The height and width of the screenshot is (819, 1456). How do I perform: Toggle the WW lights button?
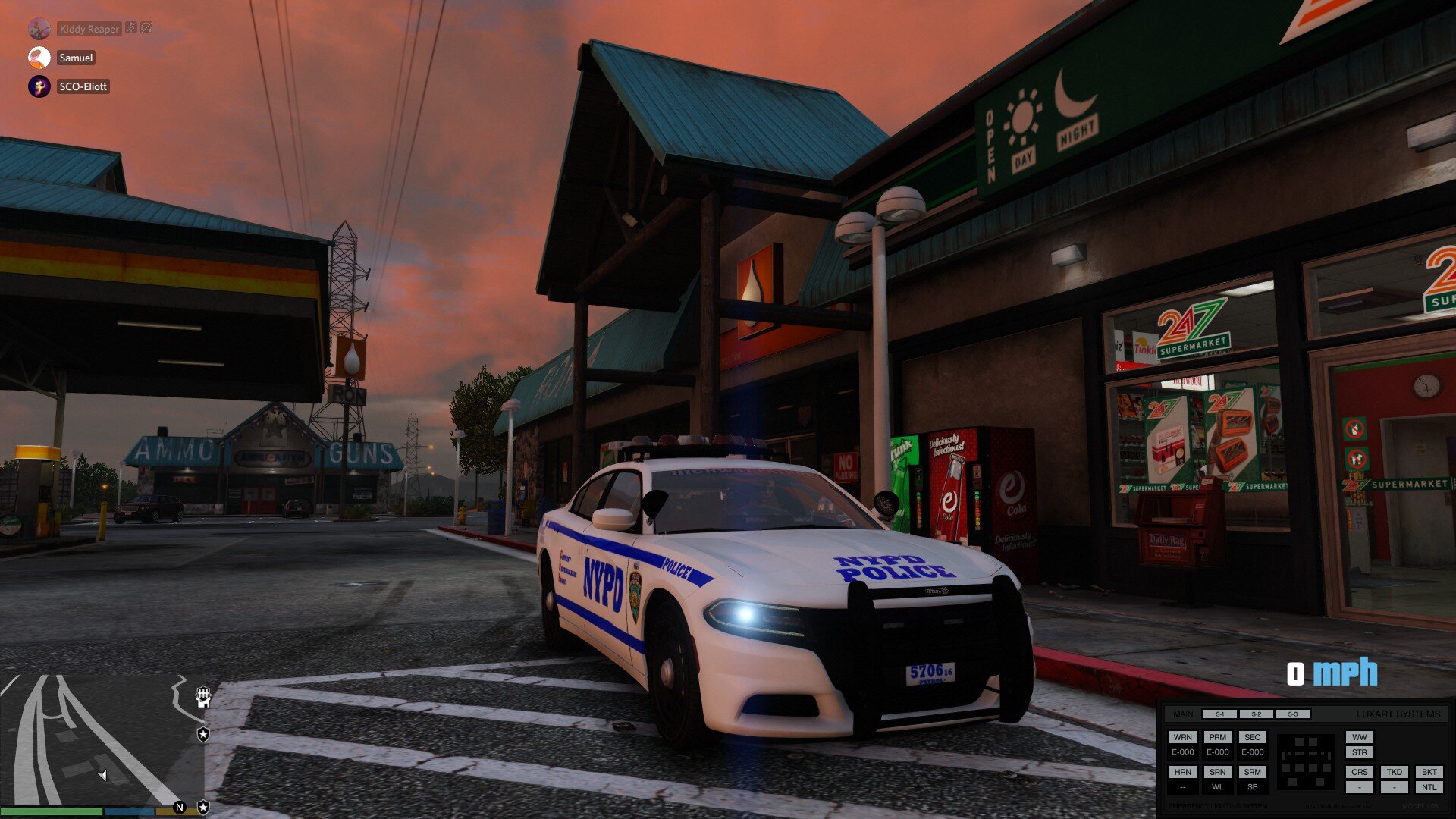coord(1359,737)
